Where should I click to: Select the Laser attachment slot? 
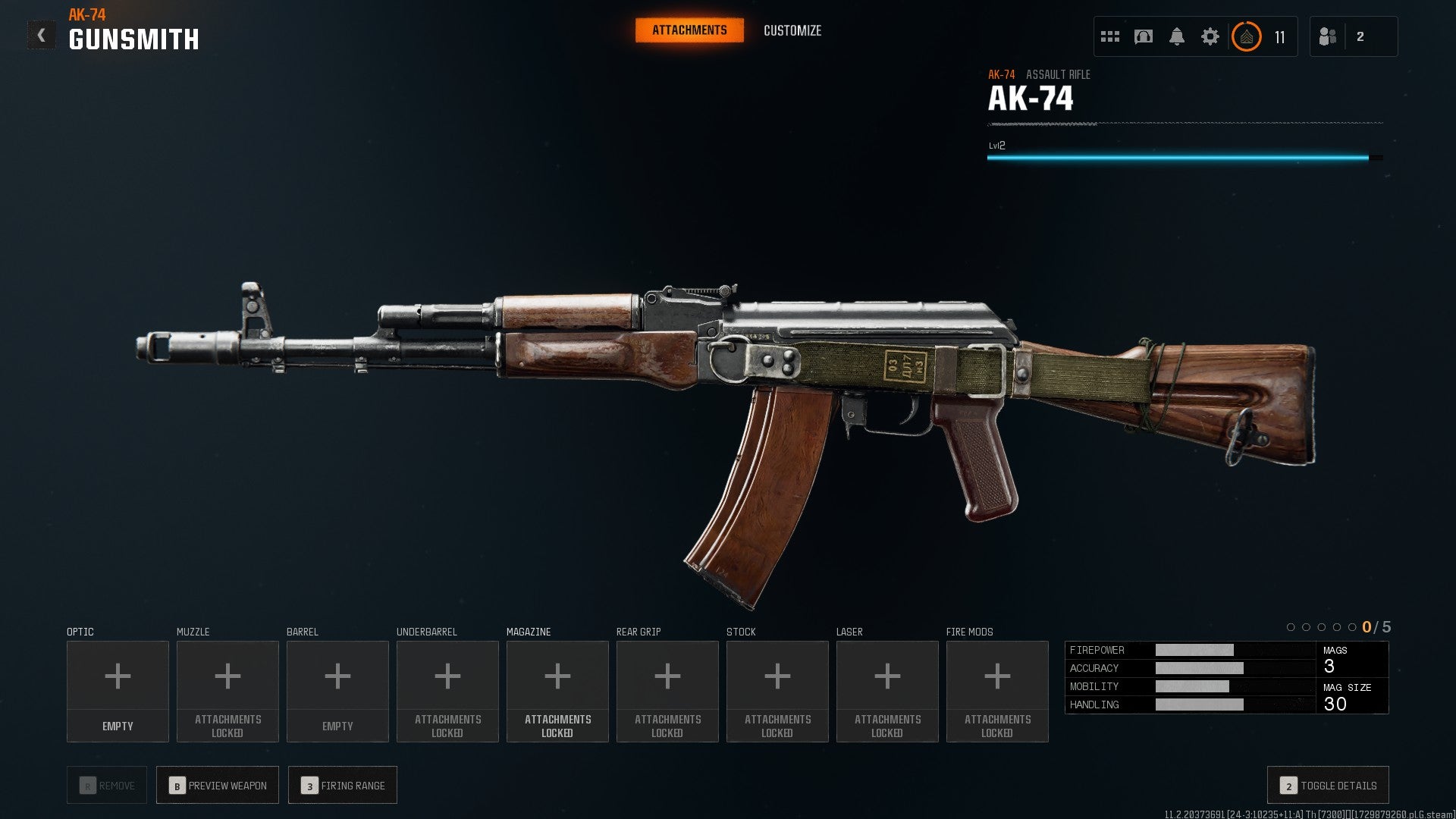[x=887, y=691]
